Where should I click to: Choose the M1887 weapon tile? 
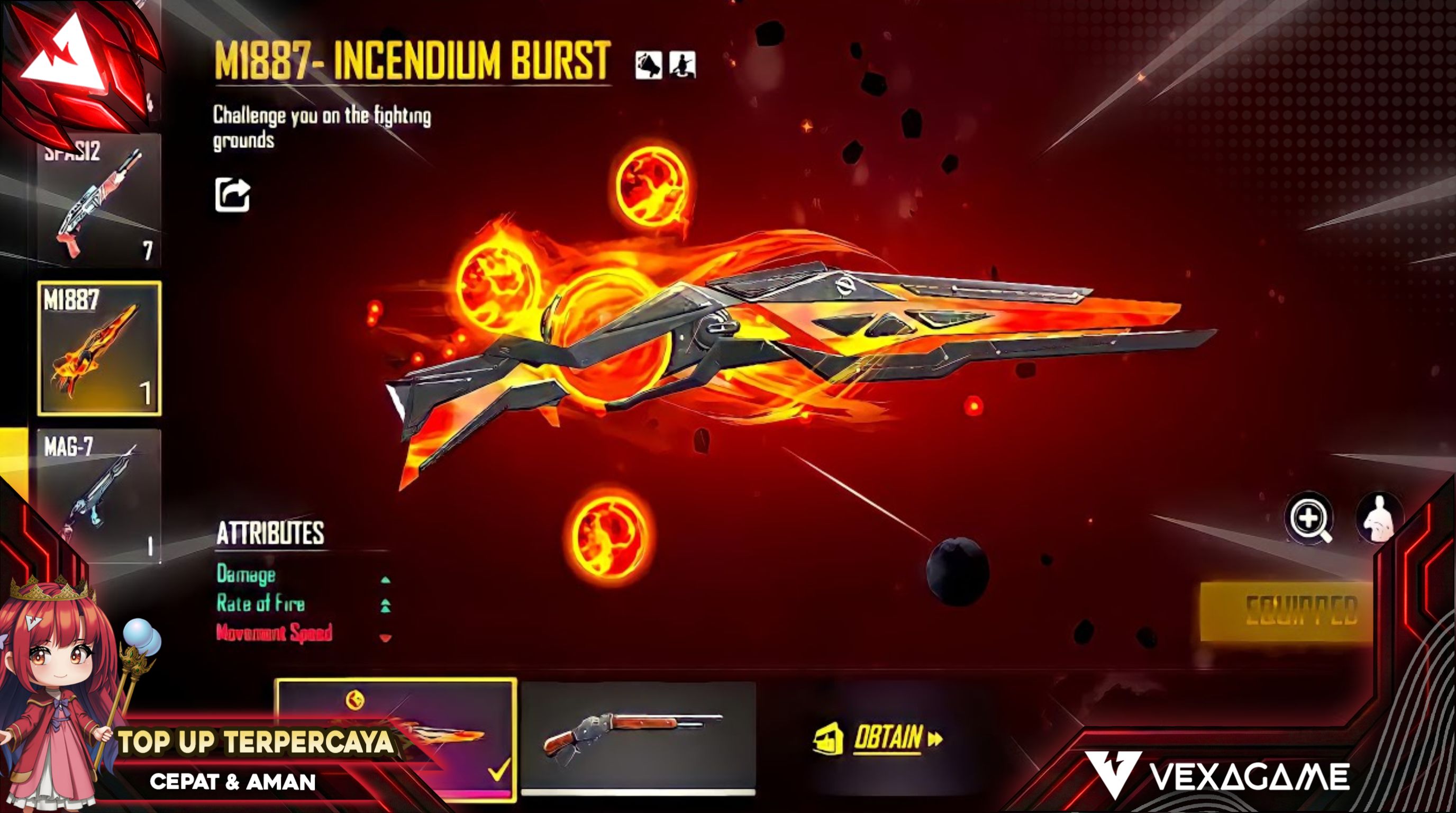click(x=99, y=348)
